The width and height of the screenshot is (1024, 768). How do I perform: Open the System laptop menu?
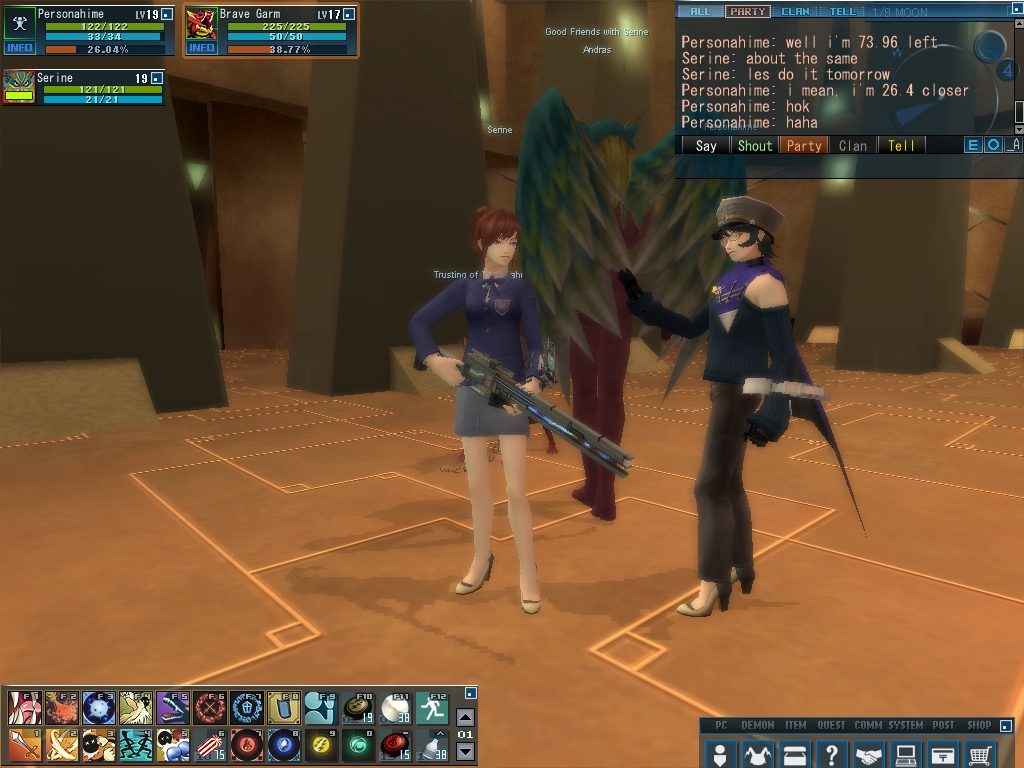(x=906, y=753)
